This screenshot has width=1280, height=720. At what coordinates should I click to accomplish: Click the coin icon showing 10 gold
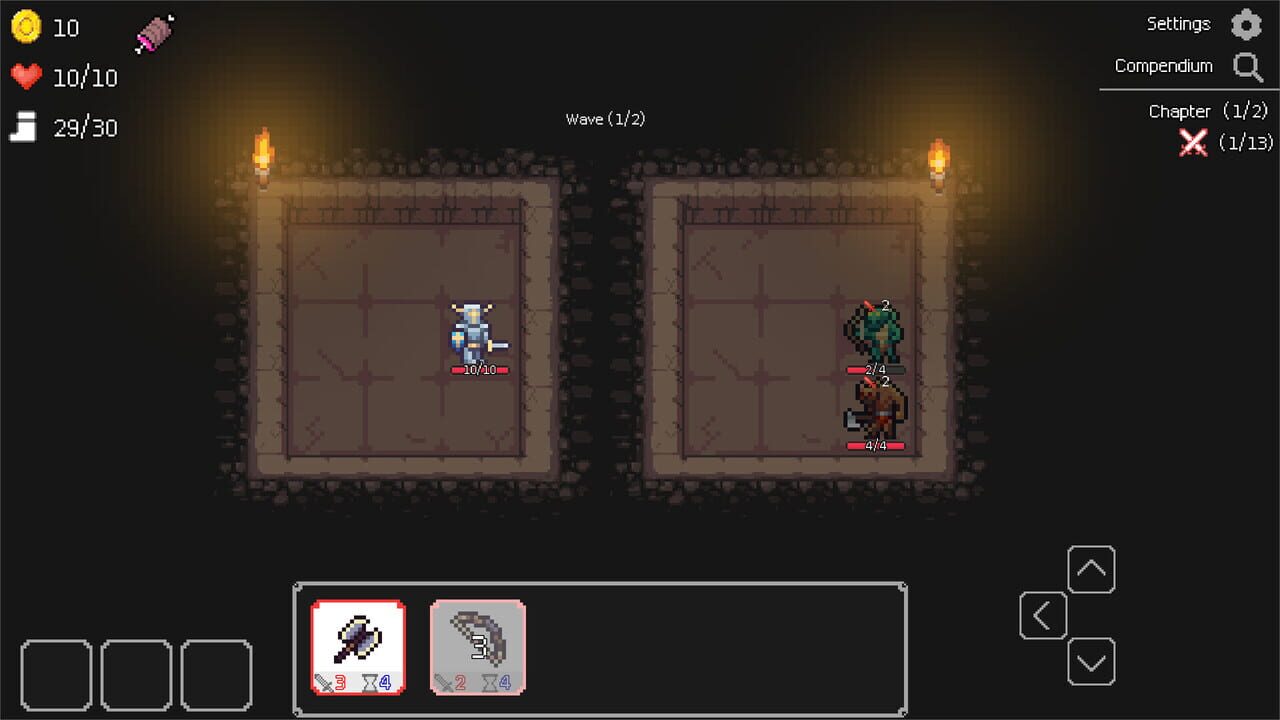pos(27,27)
